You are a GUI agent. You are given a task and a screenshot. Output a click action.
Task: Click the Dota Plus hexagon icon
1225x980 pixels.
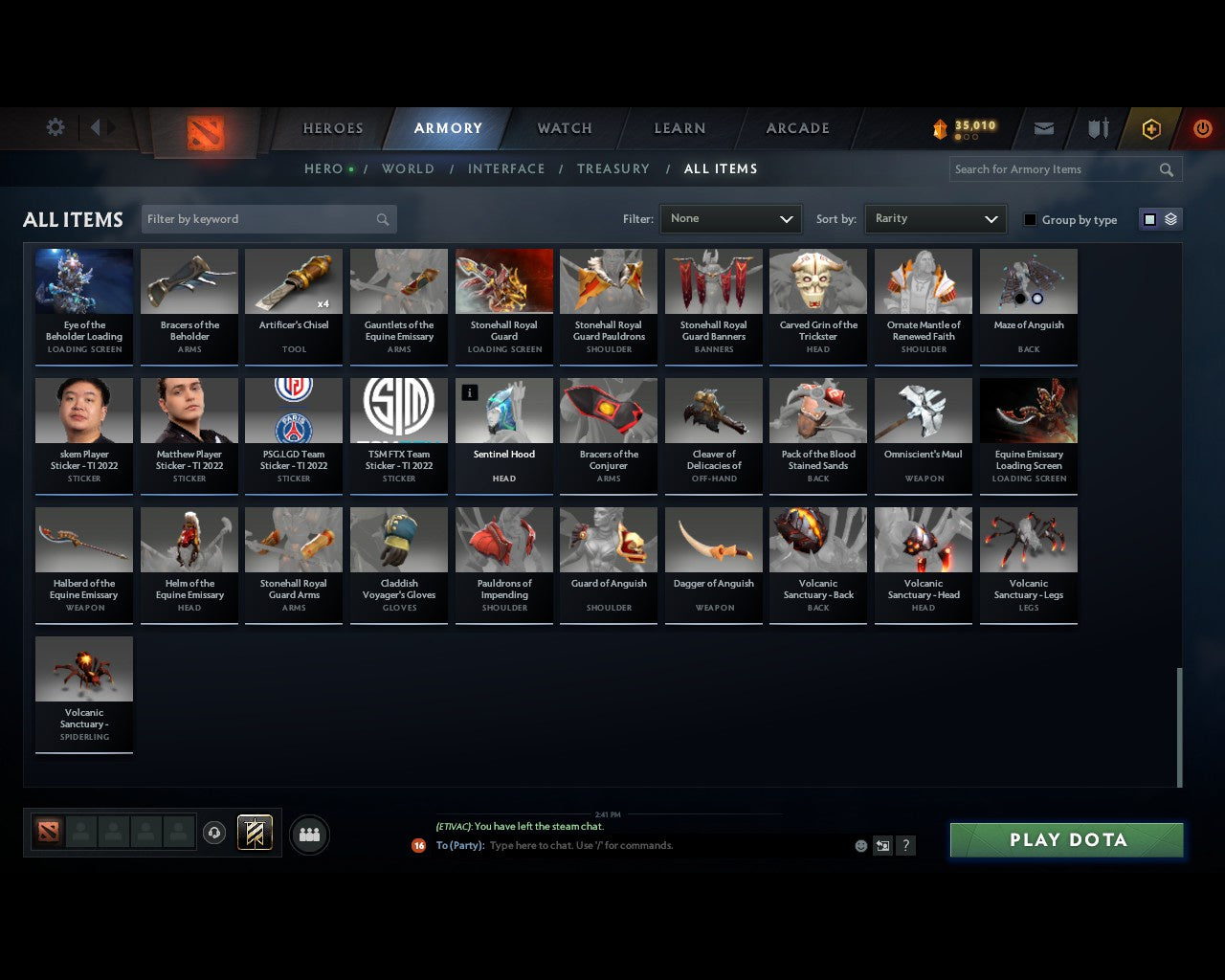1150,127
